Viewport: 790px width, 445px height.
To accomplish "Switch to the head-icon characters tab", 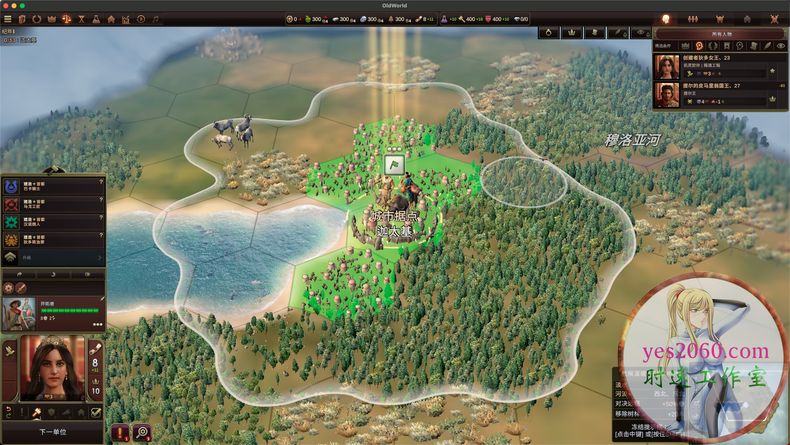I will [x=664, y=19].
